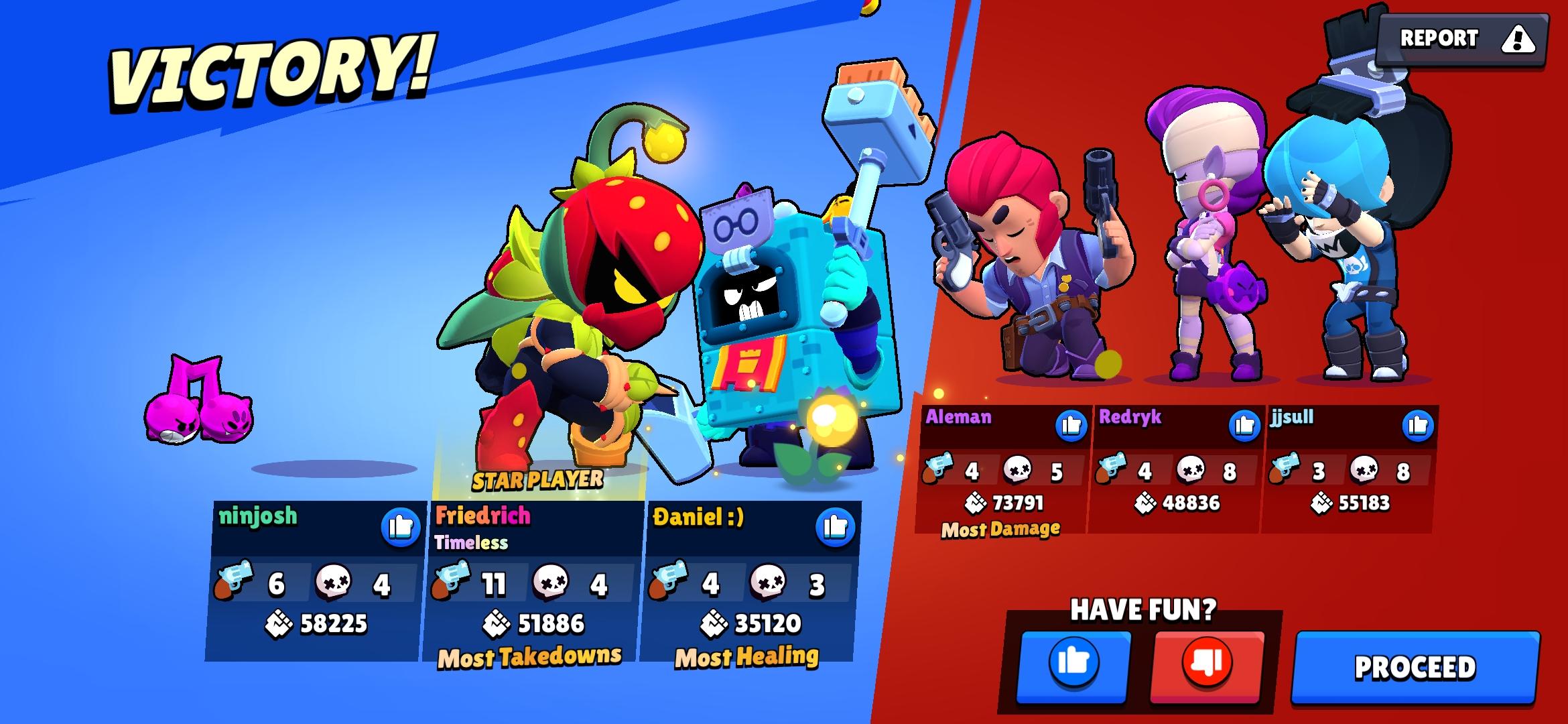Image resolution: width=1568 pixels, height=724 pixels.
Task: Like ninjosh's performance with the thumbs-up icon
Action: [401, 527]
